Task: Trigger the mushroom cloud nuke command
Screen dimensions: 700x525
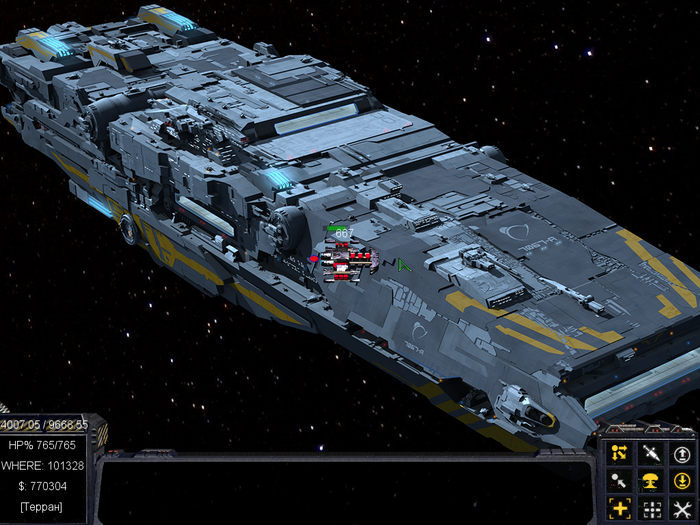Action: pos(651,481)
